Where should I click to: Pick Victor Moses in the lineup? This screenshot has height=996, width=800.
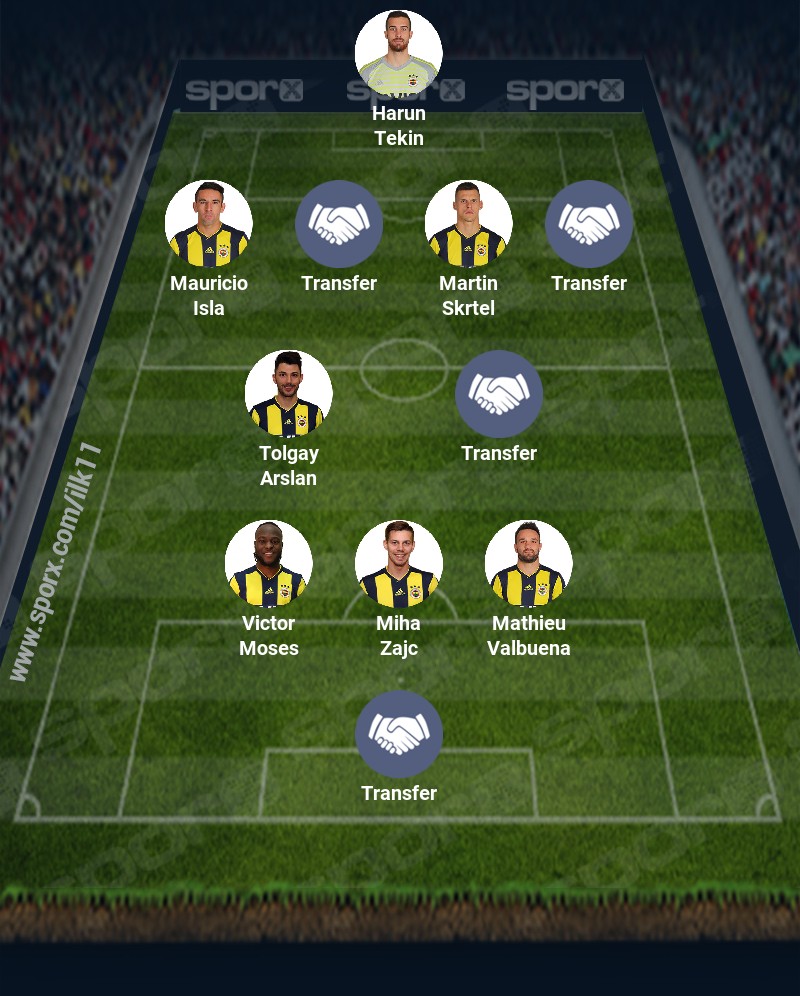(x=269, y=564)
